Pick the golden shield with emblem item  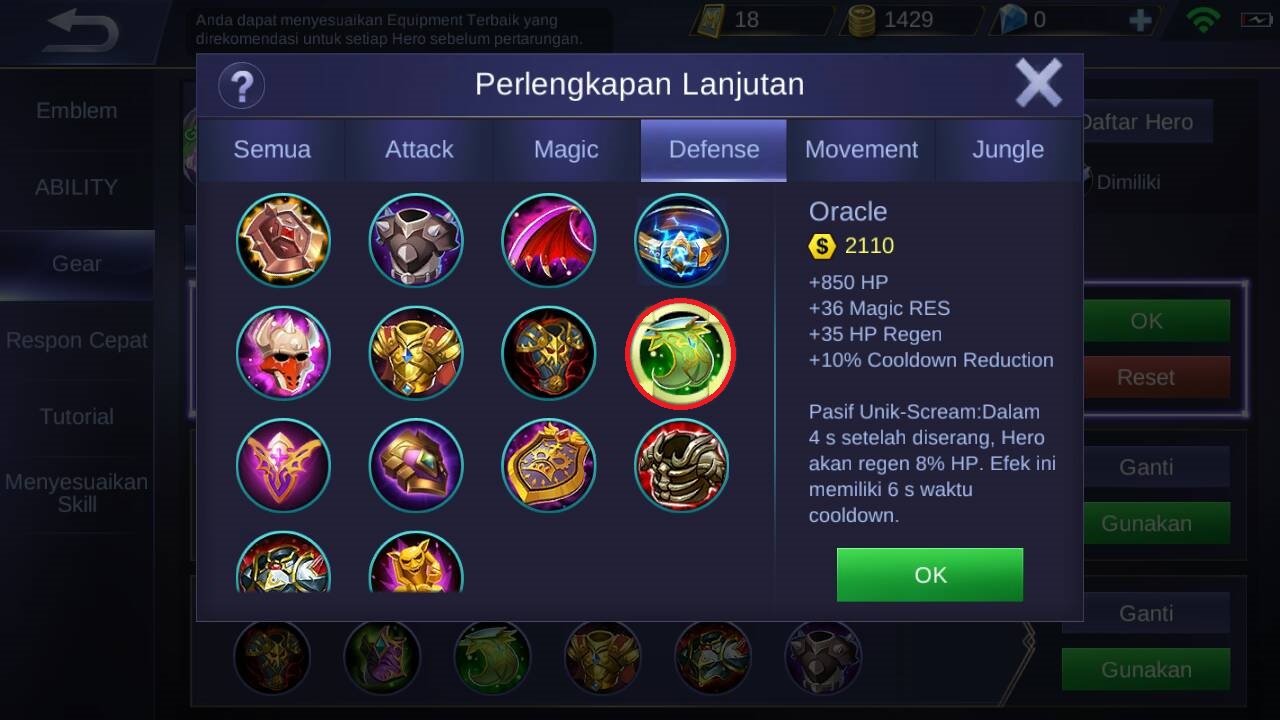pos(548,465)
